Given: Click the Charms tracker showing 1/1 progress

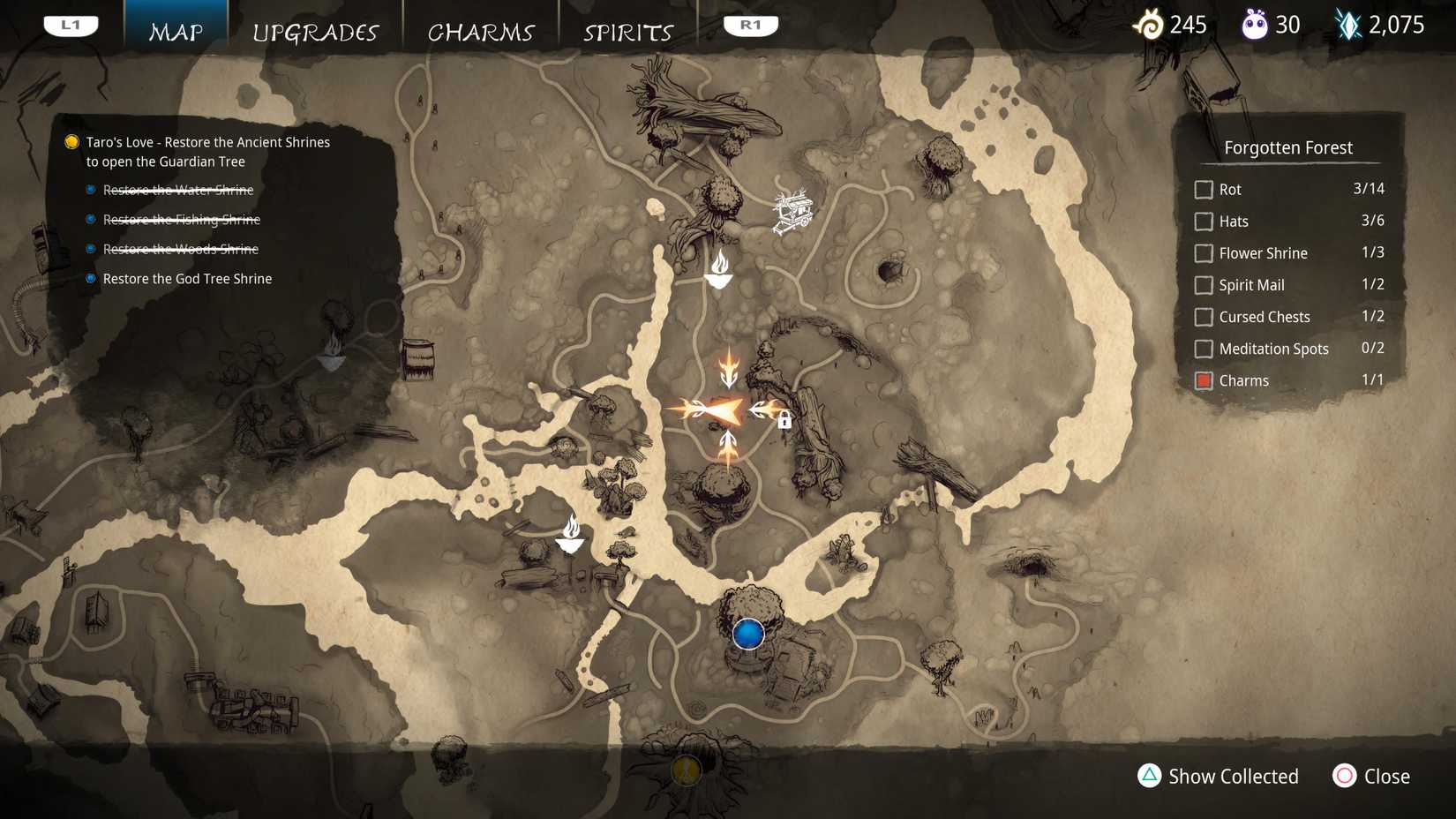Looking at the screenshot, I should click(x=1374, y=380).
